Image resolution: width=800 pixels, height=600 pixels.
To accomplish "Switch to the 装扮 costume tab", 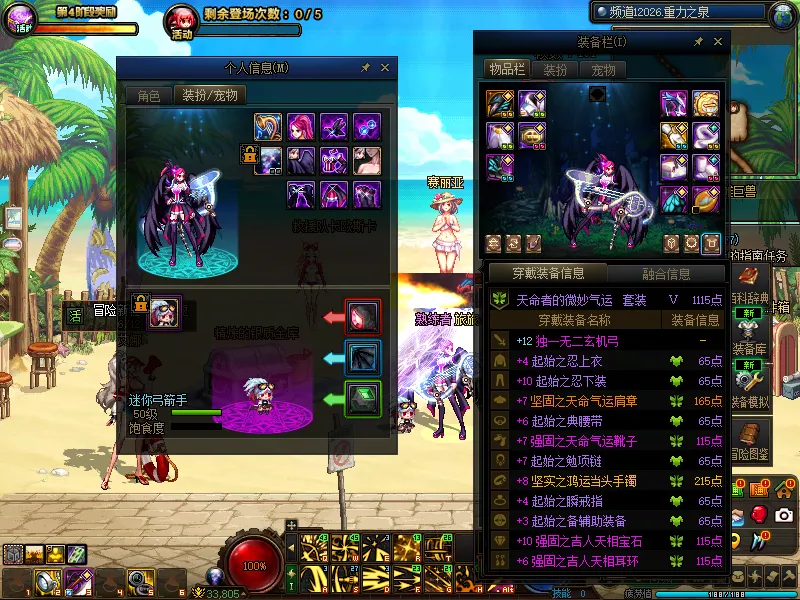I will pos(555,70).
